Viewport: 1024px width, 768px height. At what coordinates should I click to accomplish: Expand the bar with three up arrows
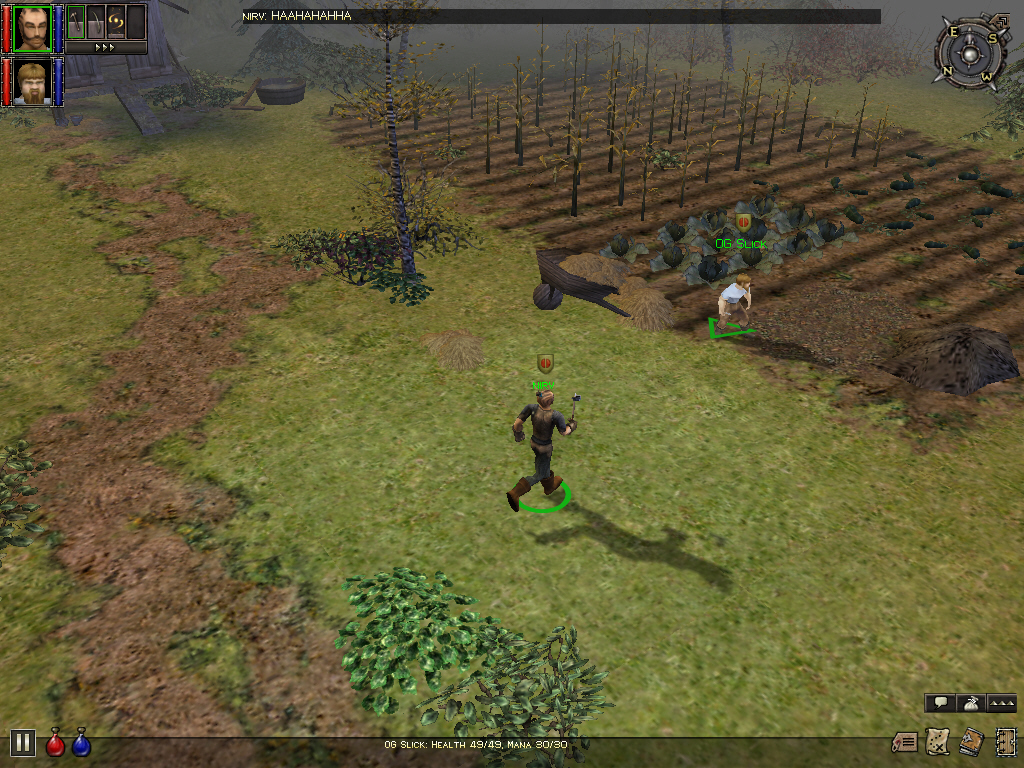click(x=1002, y=703)
